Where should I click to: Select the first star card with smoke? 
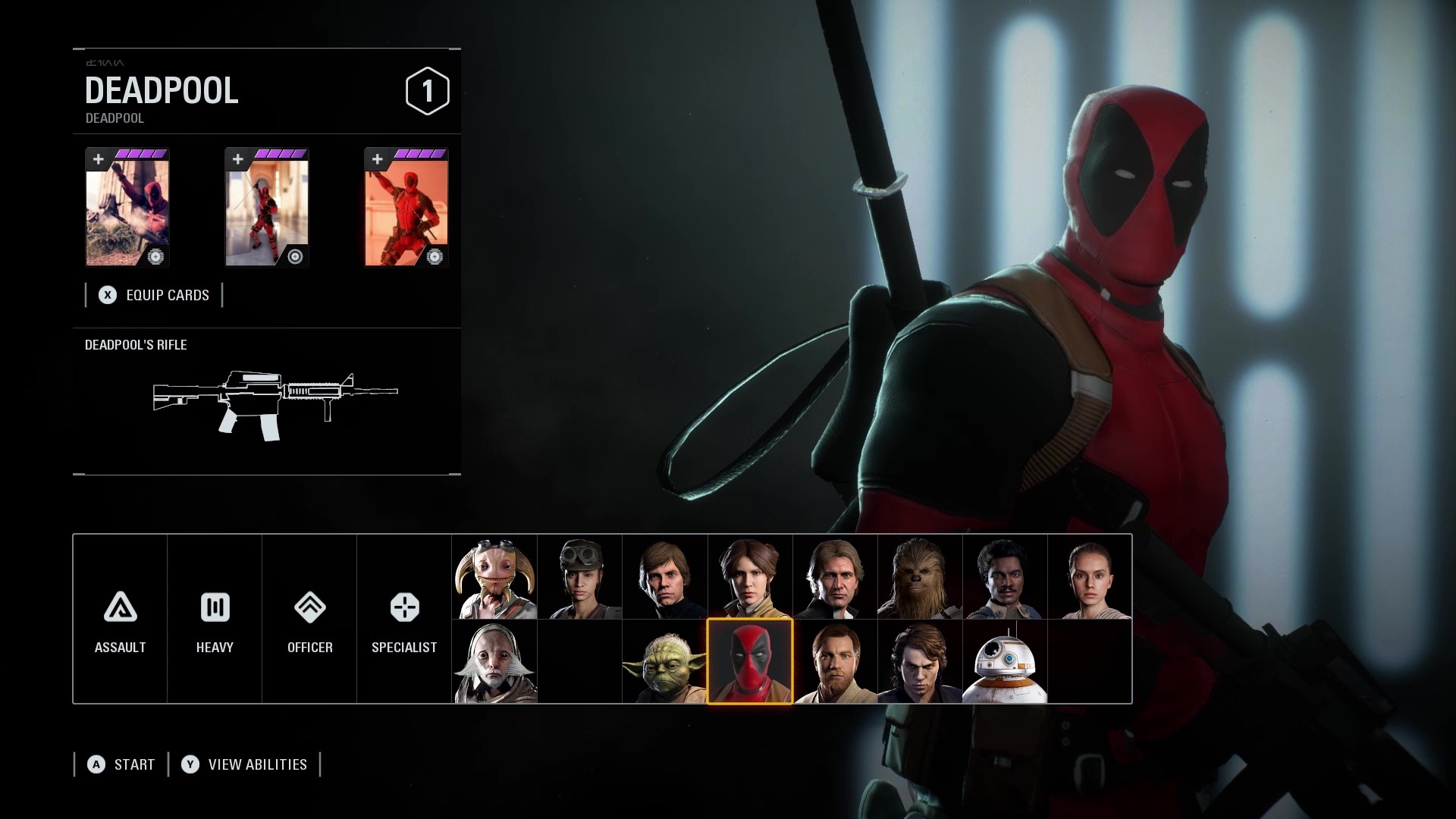point(127,208)
